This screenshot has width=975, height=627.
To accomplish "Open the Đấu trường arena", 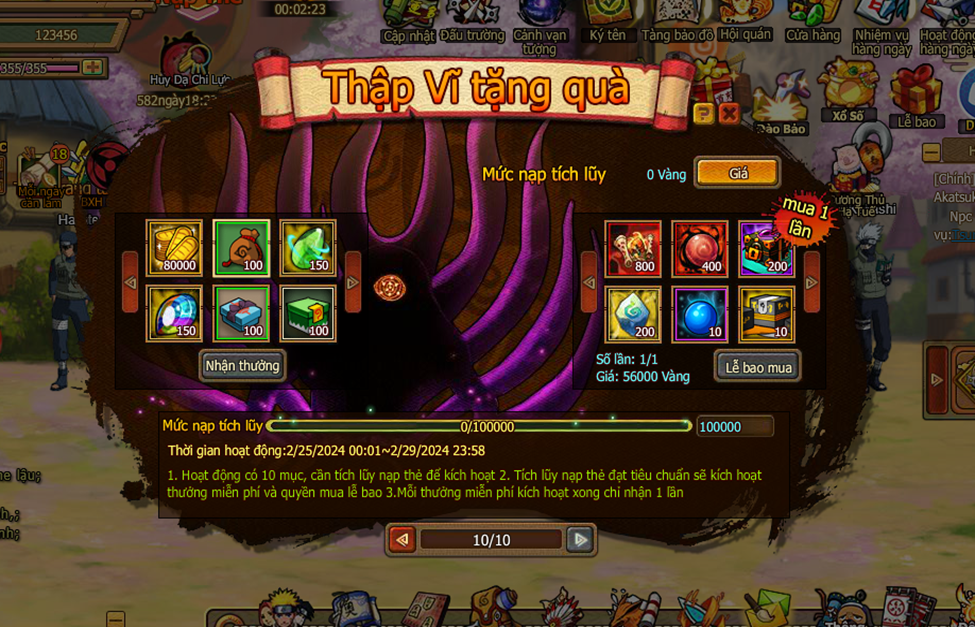I will pyautogui.click(x=472, y=20).
